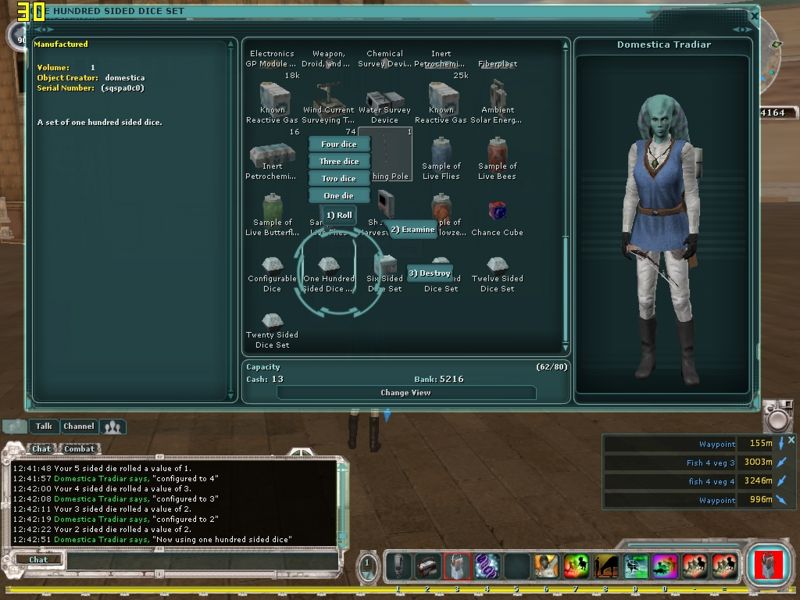800x600 pixels.
Task: Click the Roll radial option
Action: click(x=338, y=215)
